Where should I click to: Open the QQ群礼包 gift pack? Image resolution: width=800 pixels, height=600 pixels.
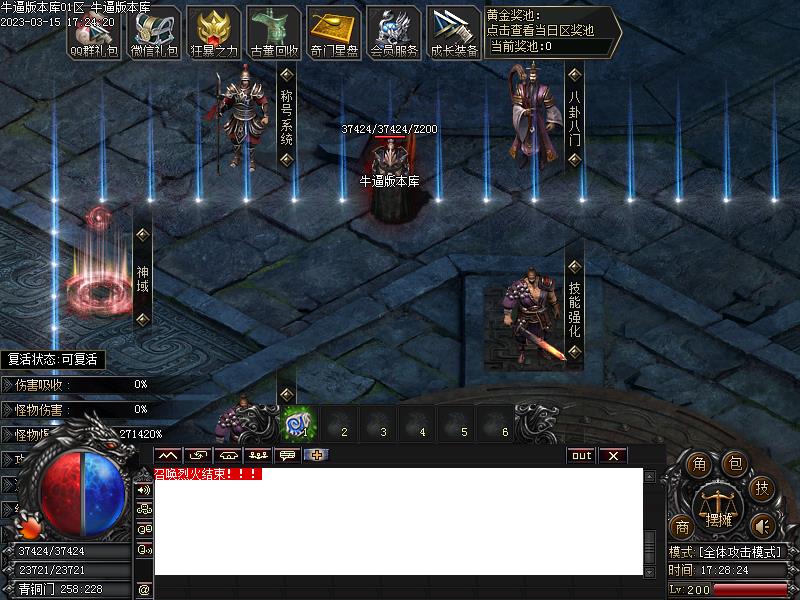coord(94,35)
